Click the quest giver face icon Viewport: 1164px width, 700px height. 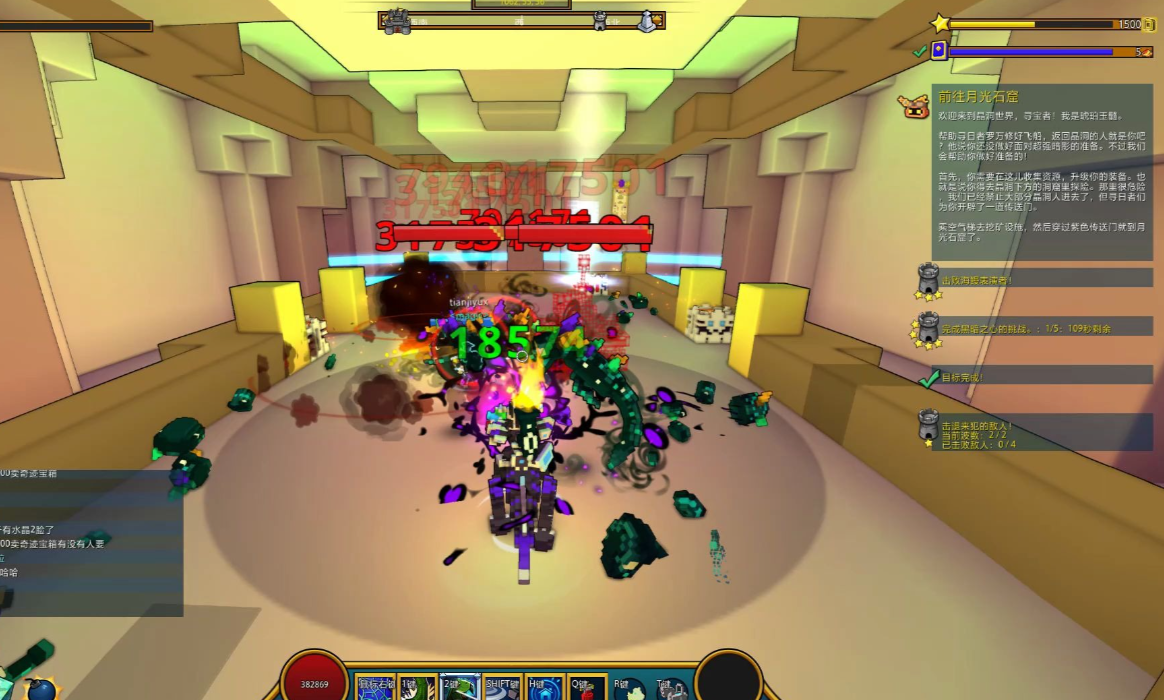click(914, 106)
